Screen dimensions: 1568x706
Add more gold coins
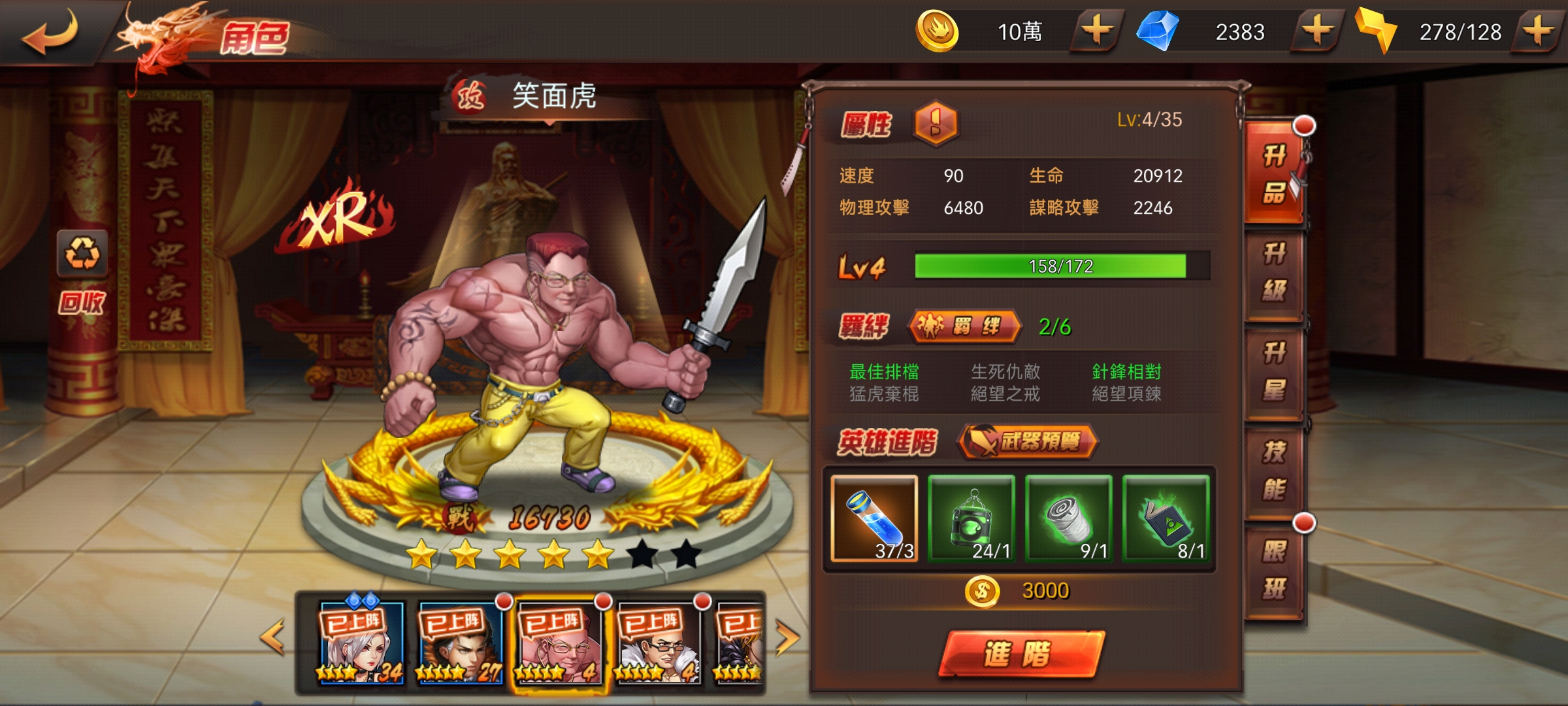[1097, 31]
